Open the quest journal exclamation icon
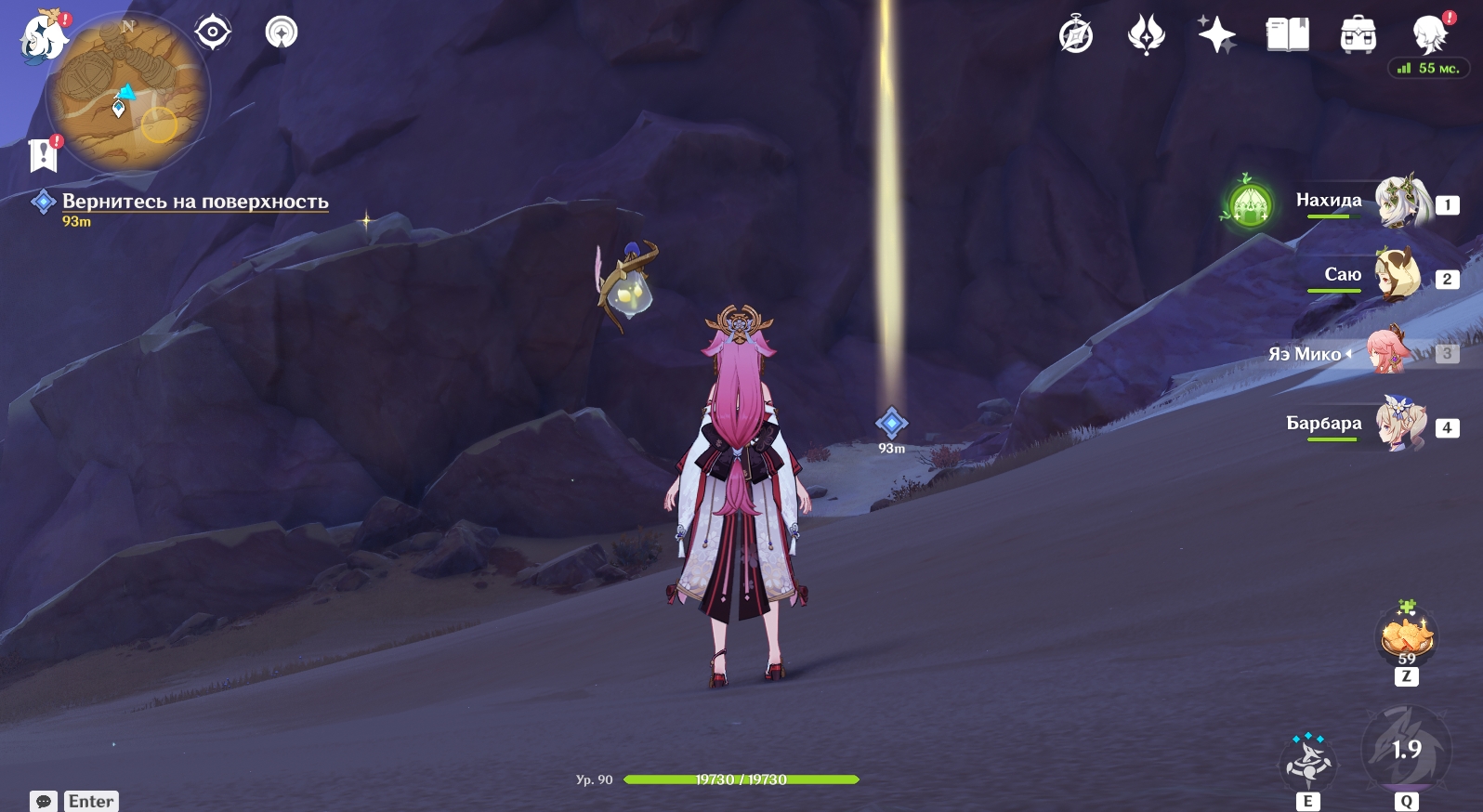 44,154
